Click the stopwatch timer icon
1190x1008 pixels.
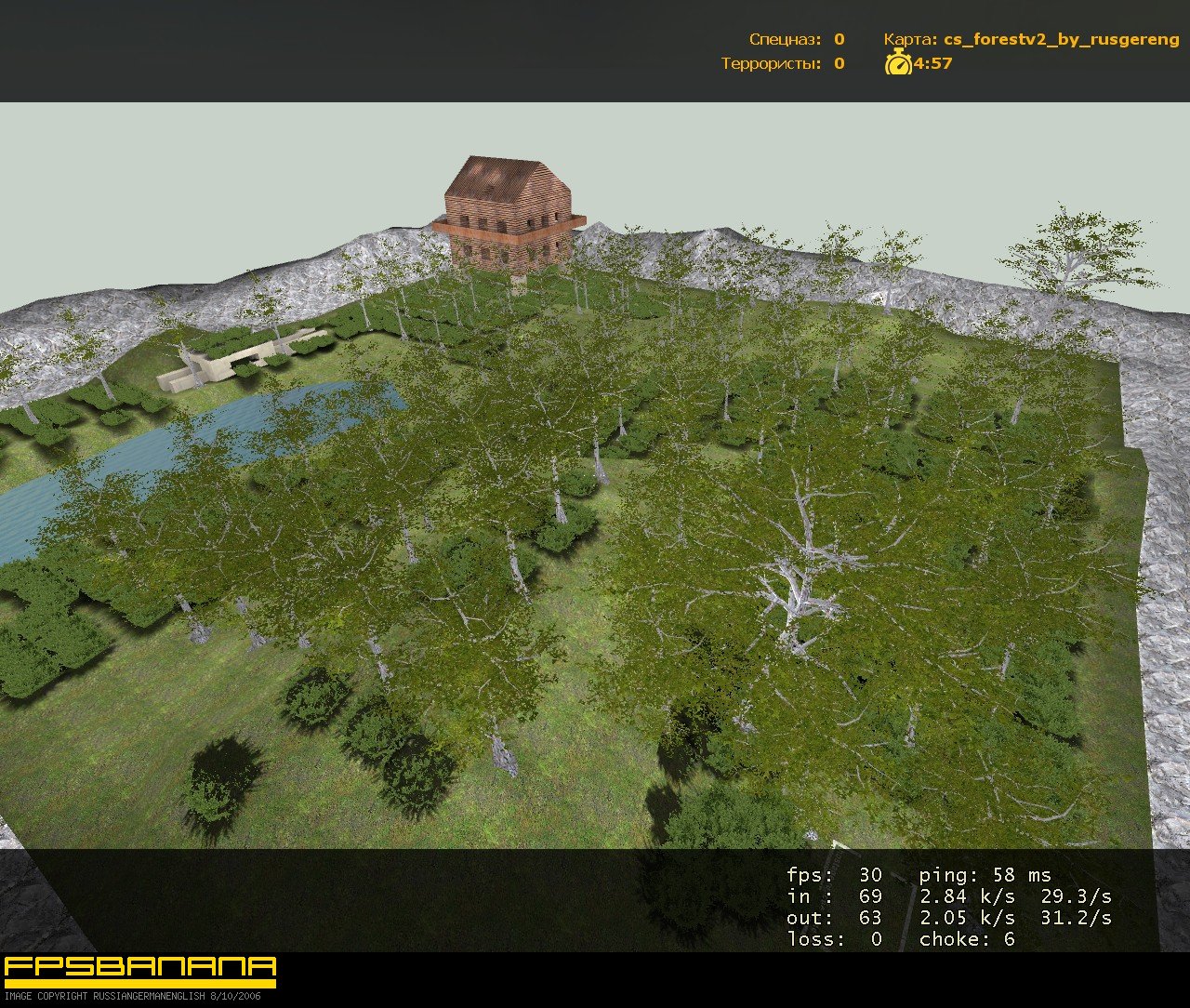pyautogui.click(x=898, y=65)
